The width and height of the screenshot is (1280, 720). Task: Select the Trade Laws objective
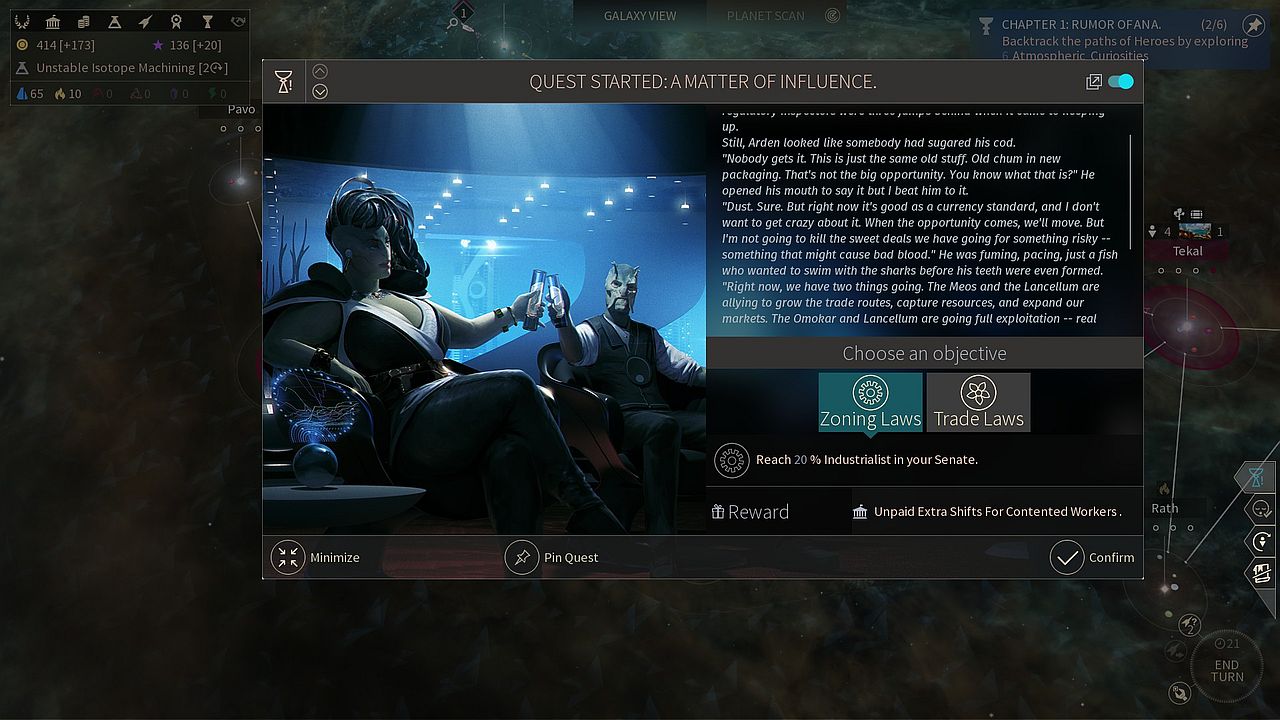coord(978,402)
